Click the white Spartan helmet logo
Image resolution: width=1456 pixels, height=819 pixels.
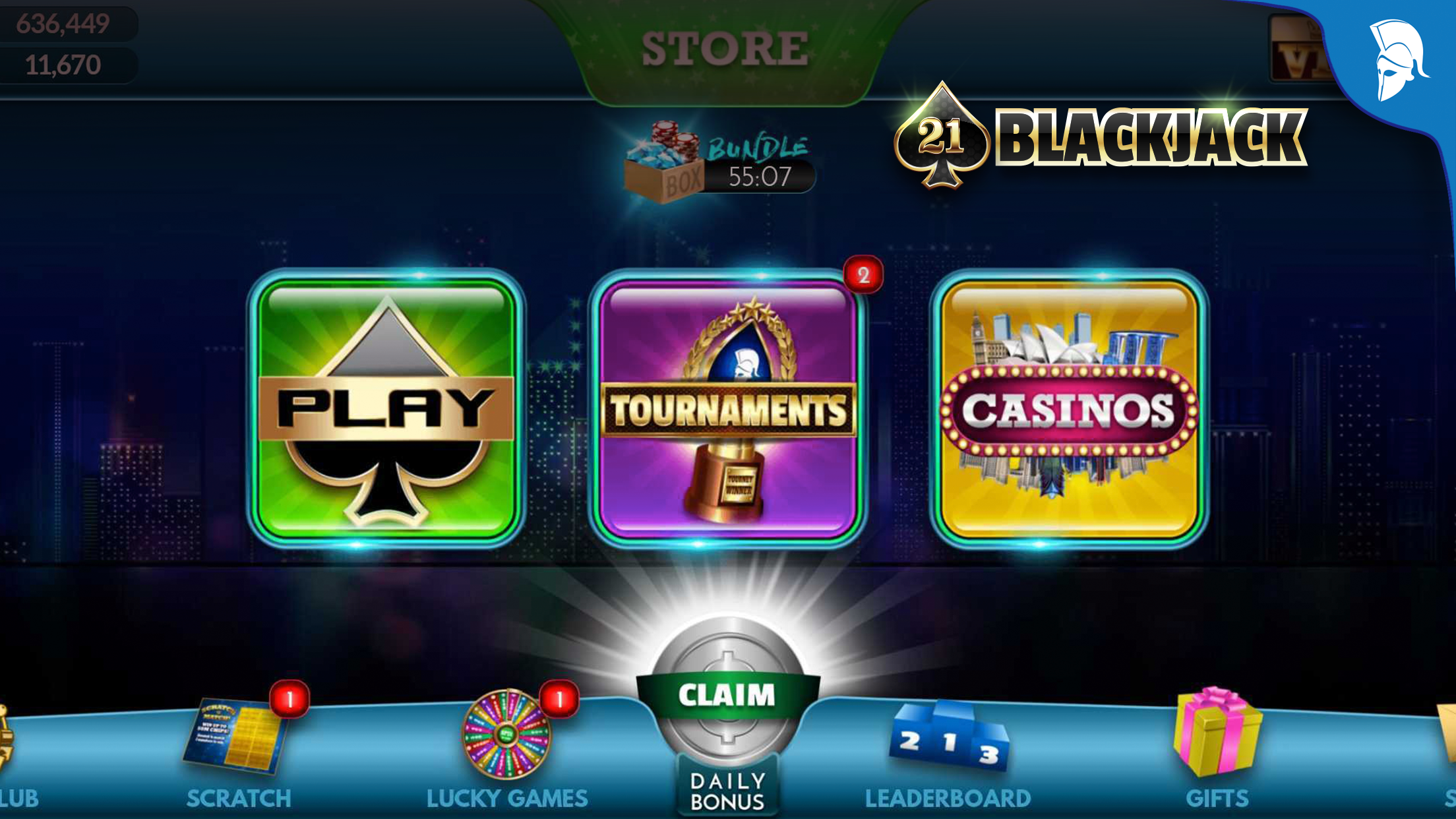pyautogui.click(x=1399, y=59)
